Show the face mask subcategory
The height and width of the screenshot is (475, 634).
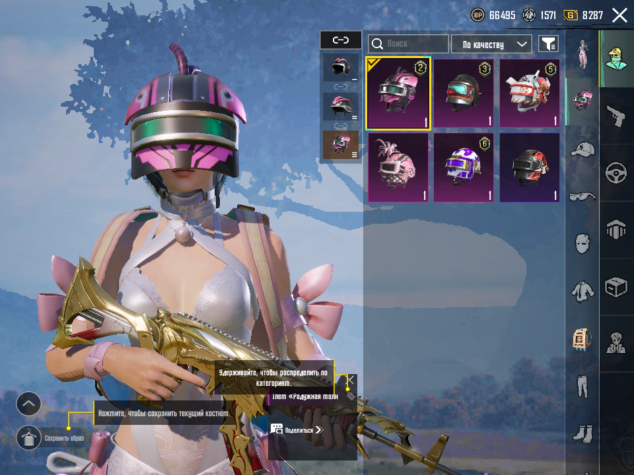(582, 243)
